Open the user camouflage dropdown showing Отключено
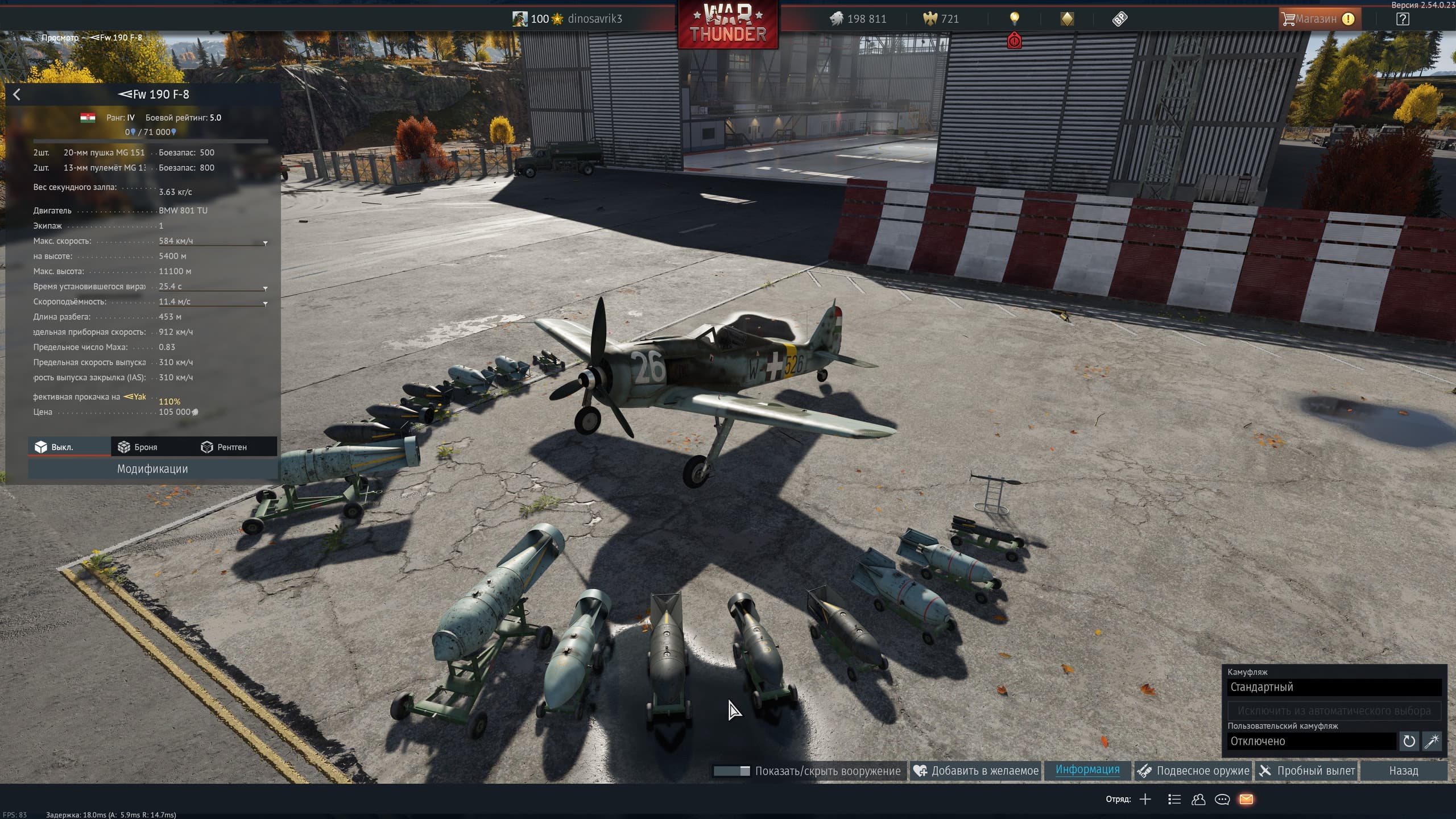Image resolution: width=1456 pixels, height=819 pixels. pos(1311,741)
